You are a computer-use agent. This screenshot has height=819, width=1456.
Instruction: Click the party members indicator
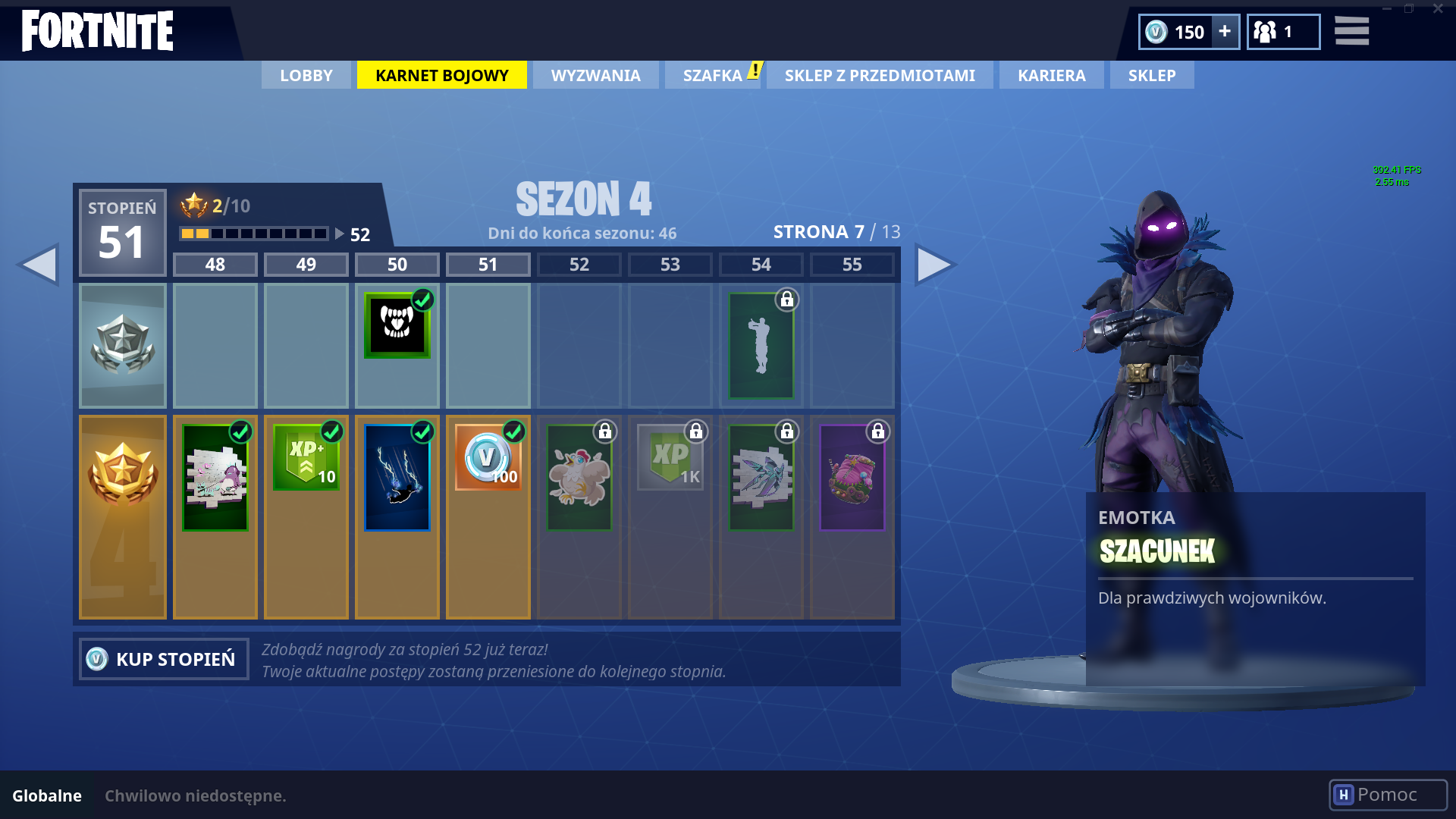click(1283, 32)
